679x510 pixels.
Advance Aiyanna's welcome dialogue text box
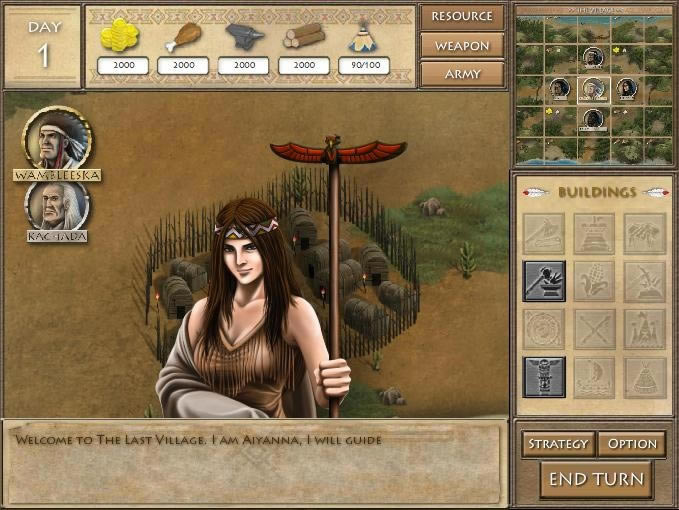255,462
